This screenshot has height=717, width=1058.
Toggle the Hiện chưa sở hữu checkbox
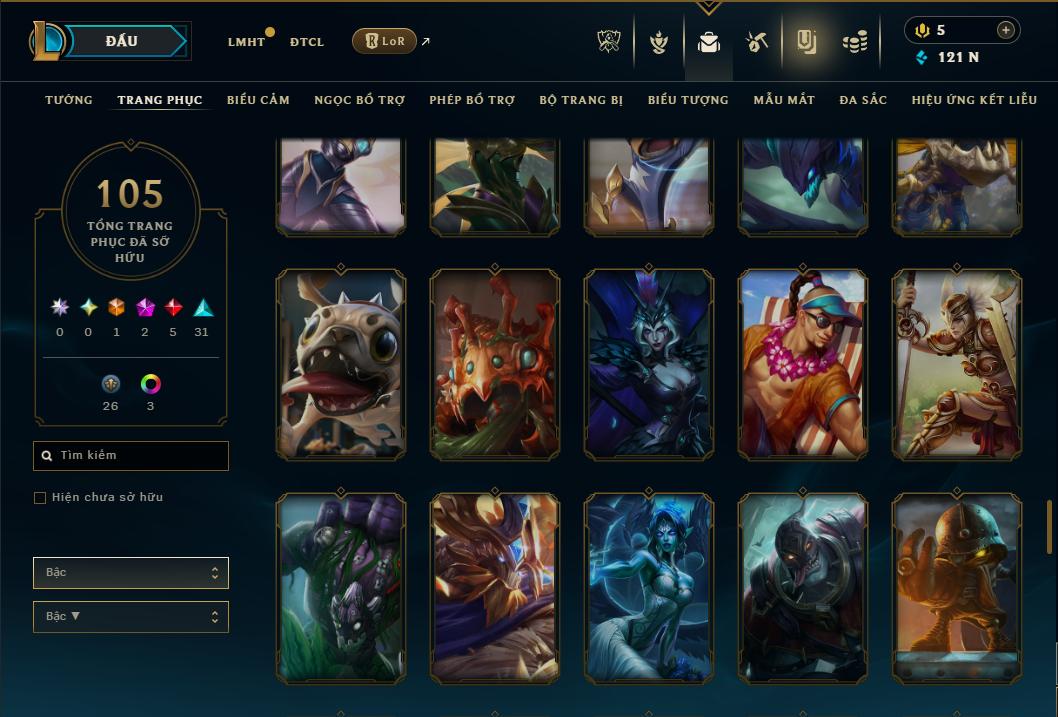40,498
